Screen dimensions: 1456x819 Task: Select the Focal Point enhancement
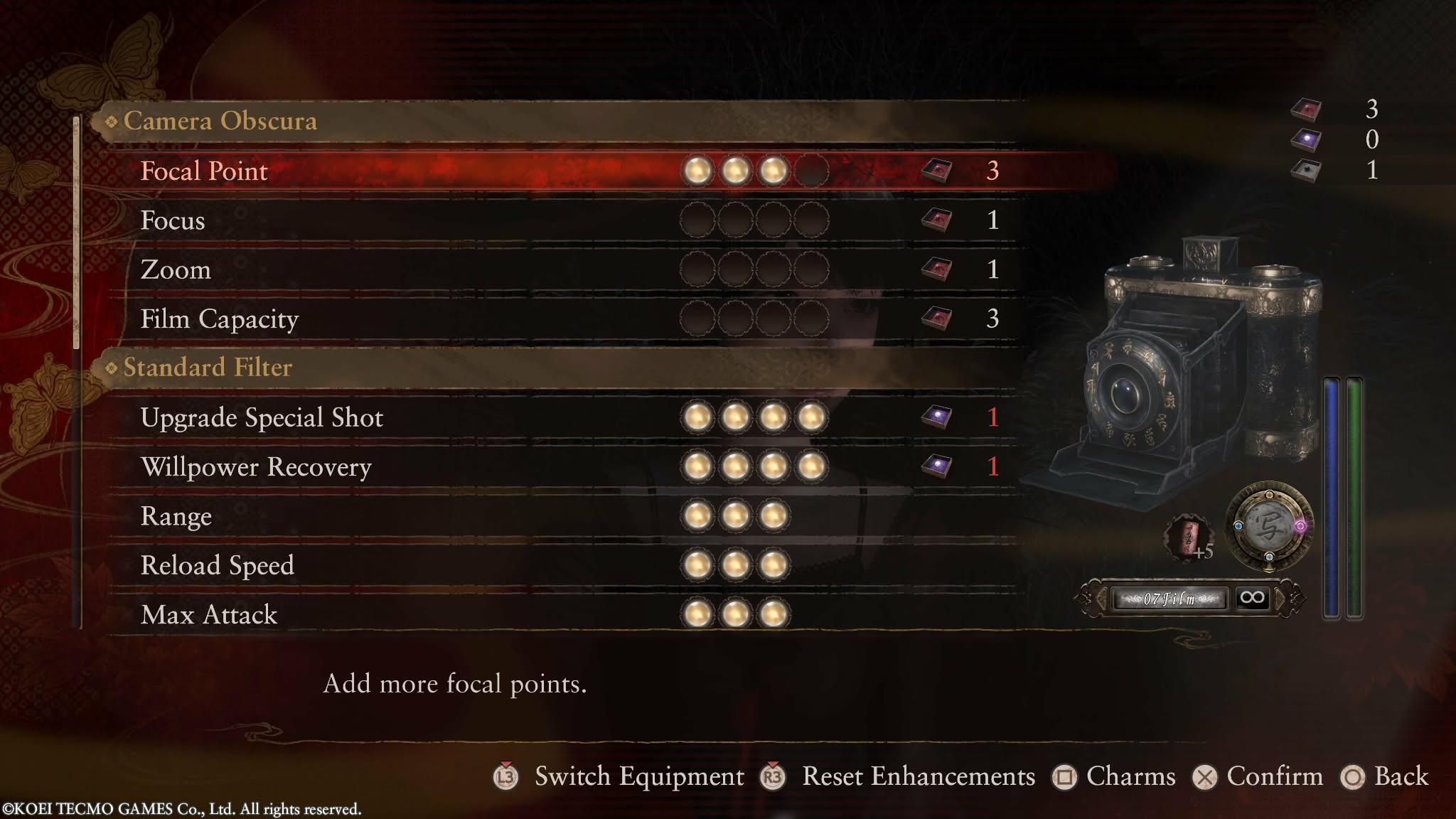pos(205,171)
